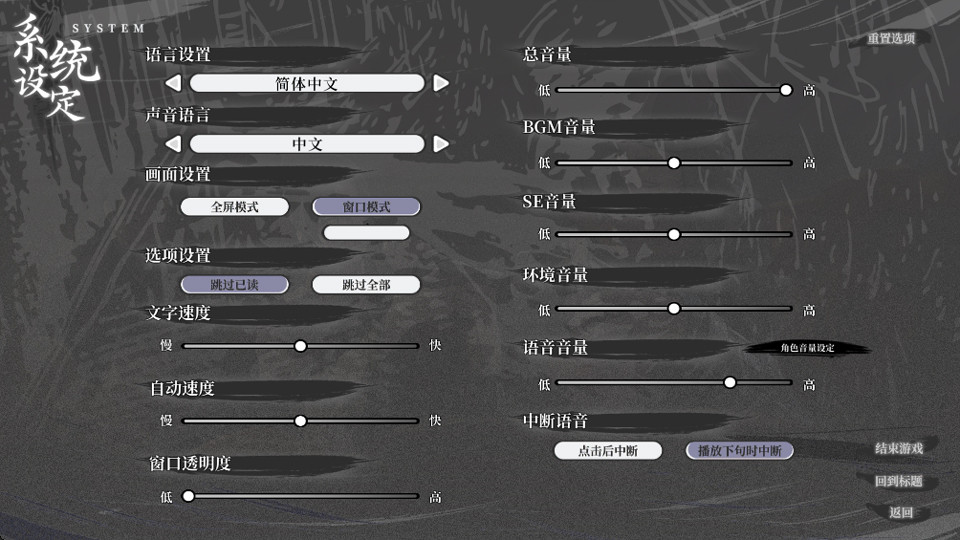Click the 文字速度 slider handle
The height and width of the screenshot is (540, 960).
(x=300, y=346)
